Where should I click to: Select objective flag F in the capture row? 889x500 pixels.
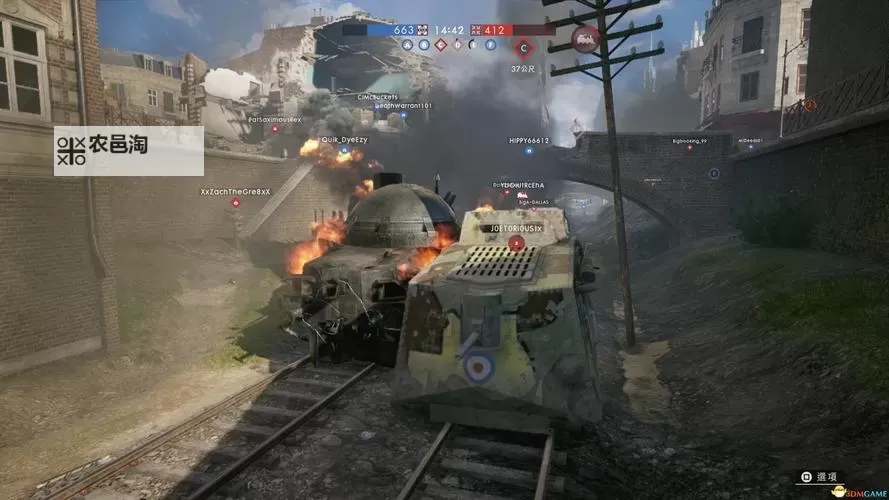pos(492,45)
